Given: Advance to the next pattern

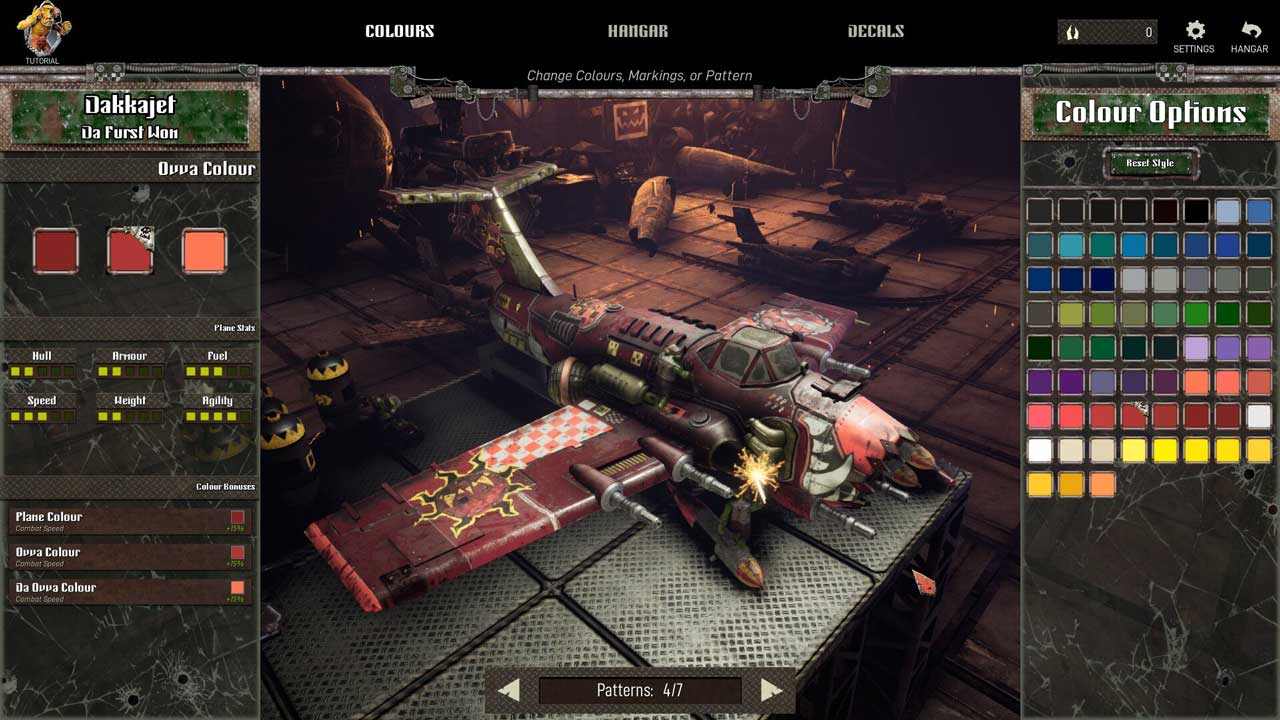Looking at the screenshot, I should pos(770,690).
